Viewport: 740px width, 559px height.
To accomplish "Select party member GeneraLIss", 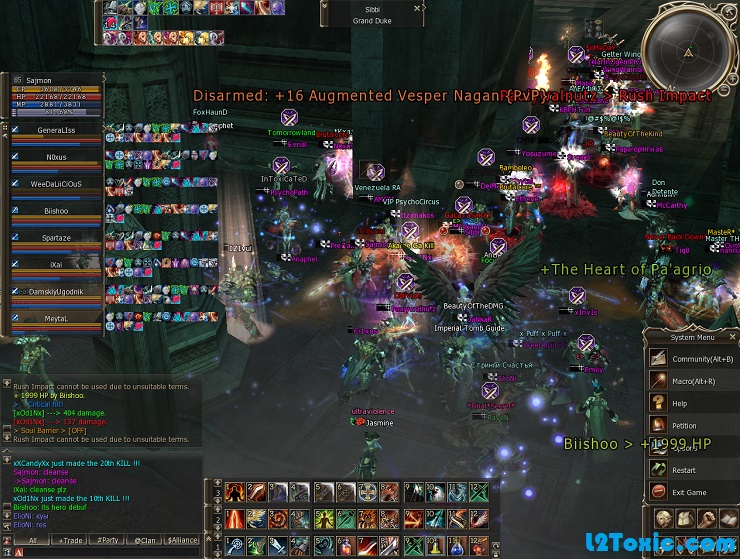I will (56, 130).
